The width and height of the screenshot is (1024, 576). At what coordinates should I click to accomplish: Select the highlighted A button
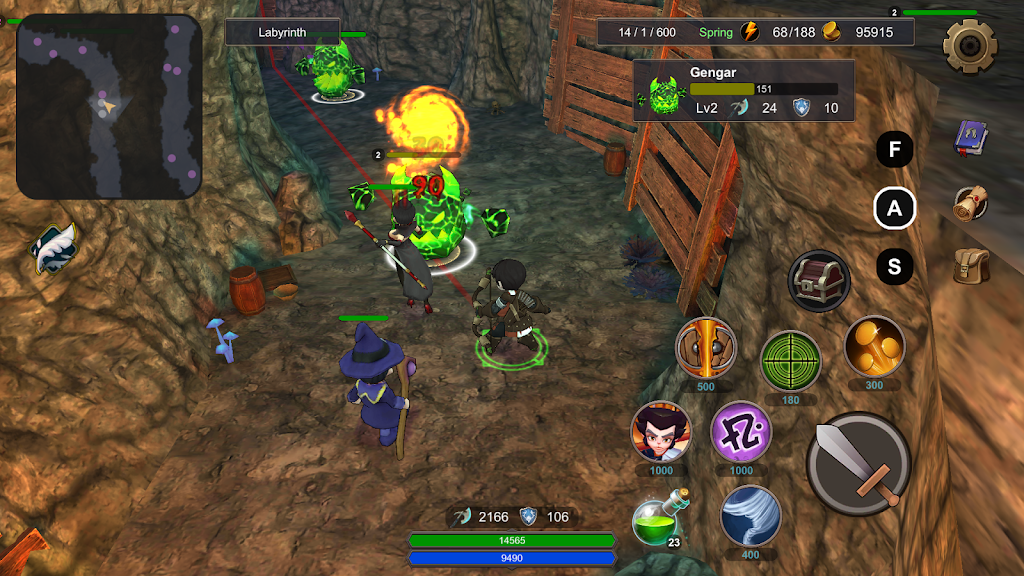pyautogui.click(x=895, y=209)
